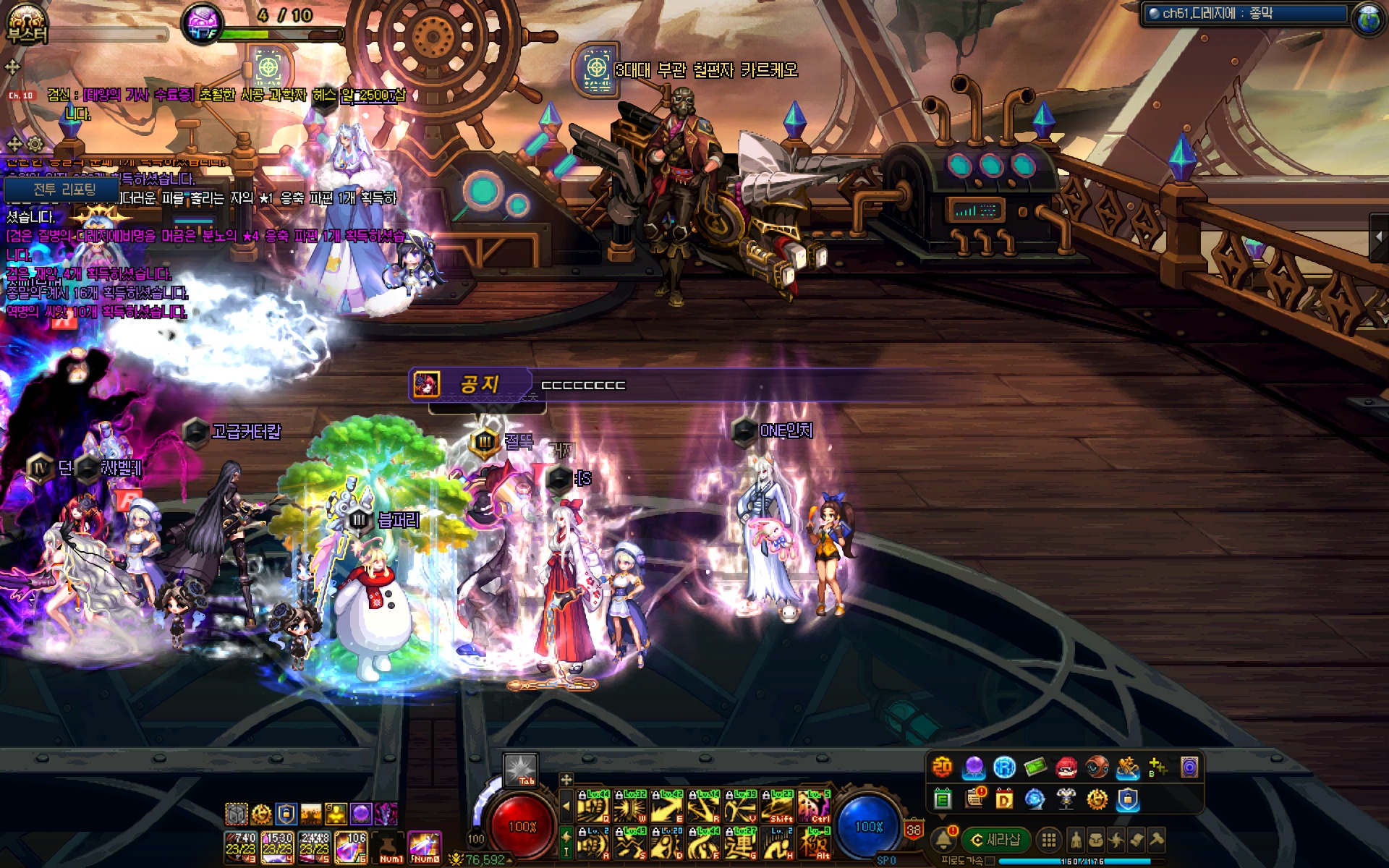The height and width of the screenshot is (868, 1389).
Task: Click the globe icon beside channel name
Action: click(1367, 17)
